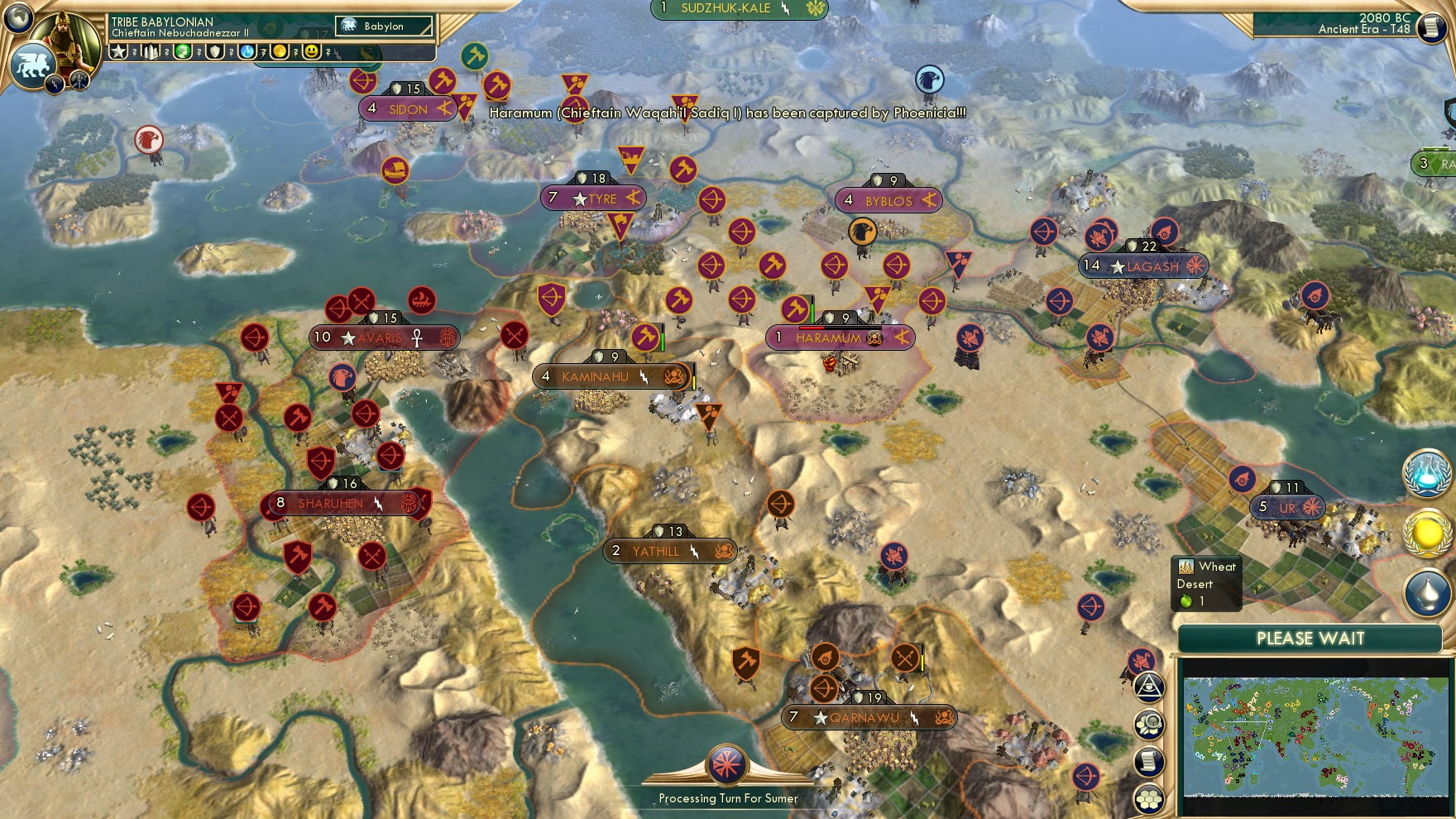
Task: Click the happiness smiley icon in the top ribbon
Action: coord(310,53)
